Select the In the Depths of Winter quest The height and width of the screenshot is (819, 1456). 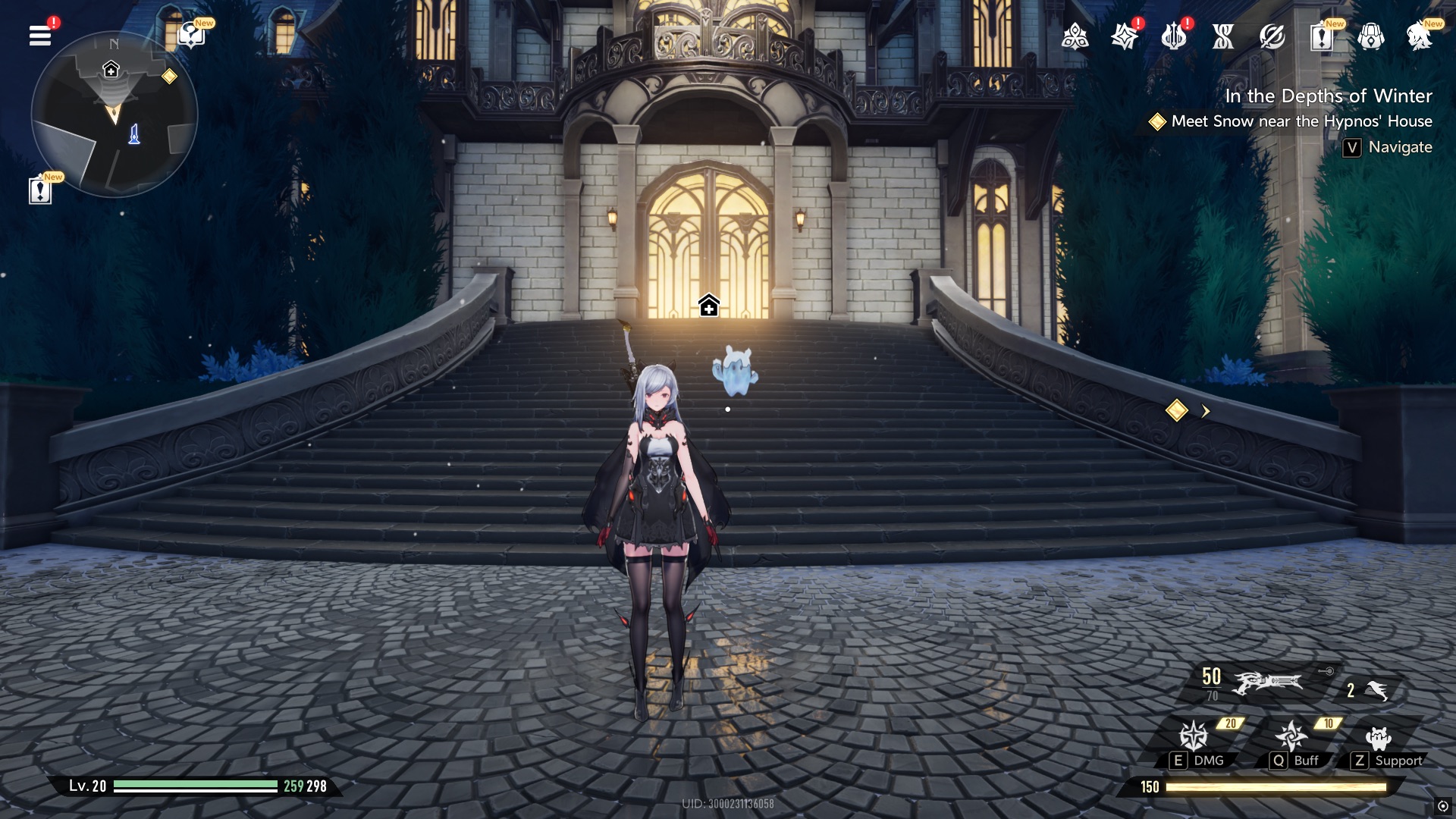click(x=1328, y=96)
